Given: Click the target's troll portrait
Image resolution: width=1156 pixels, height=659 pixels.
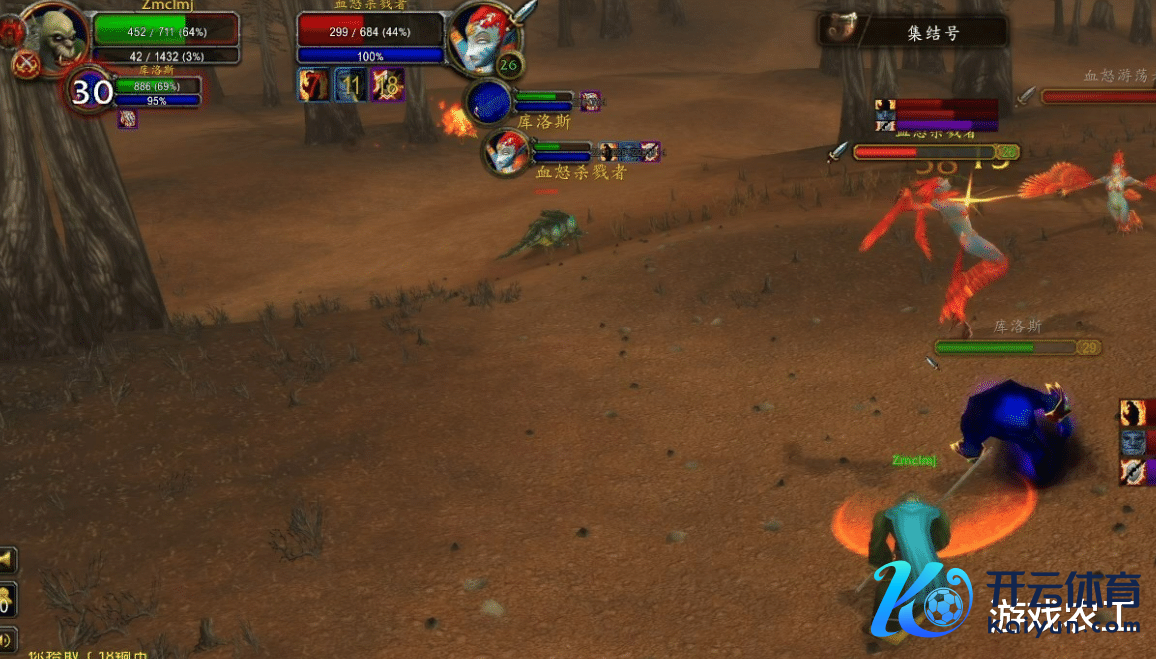Looking at the screenshot, I should [x=480, y=37].
